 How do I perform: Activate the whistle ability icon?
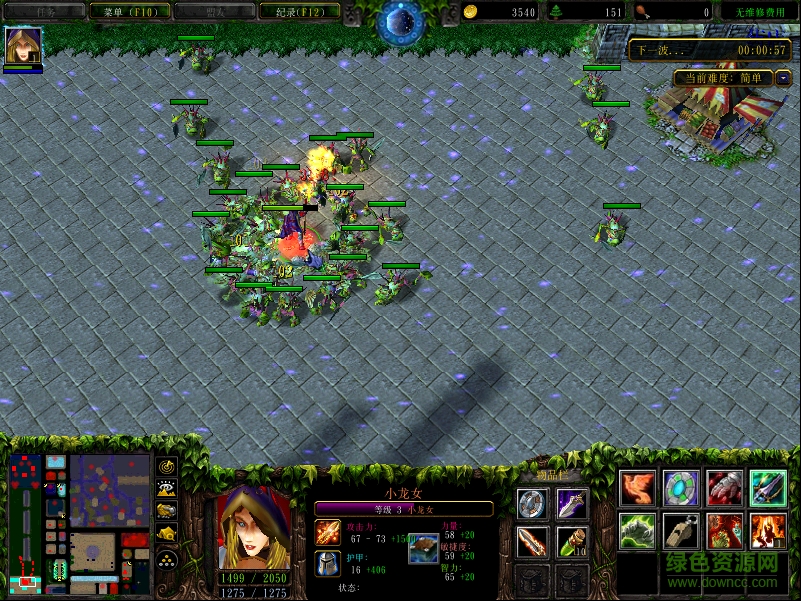(x=682, y=532)
